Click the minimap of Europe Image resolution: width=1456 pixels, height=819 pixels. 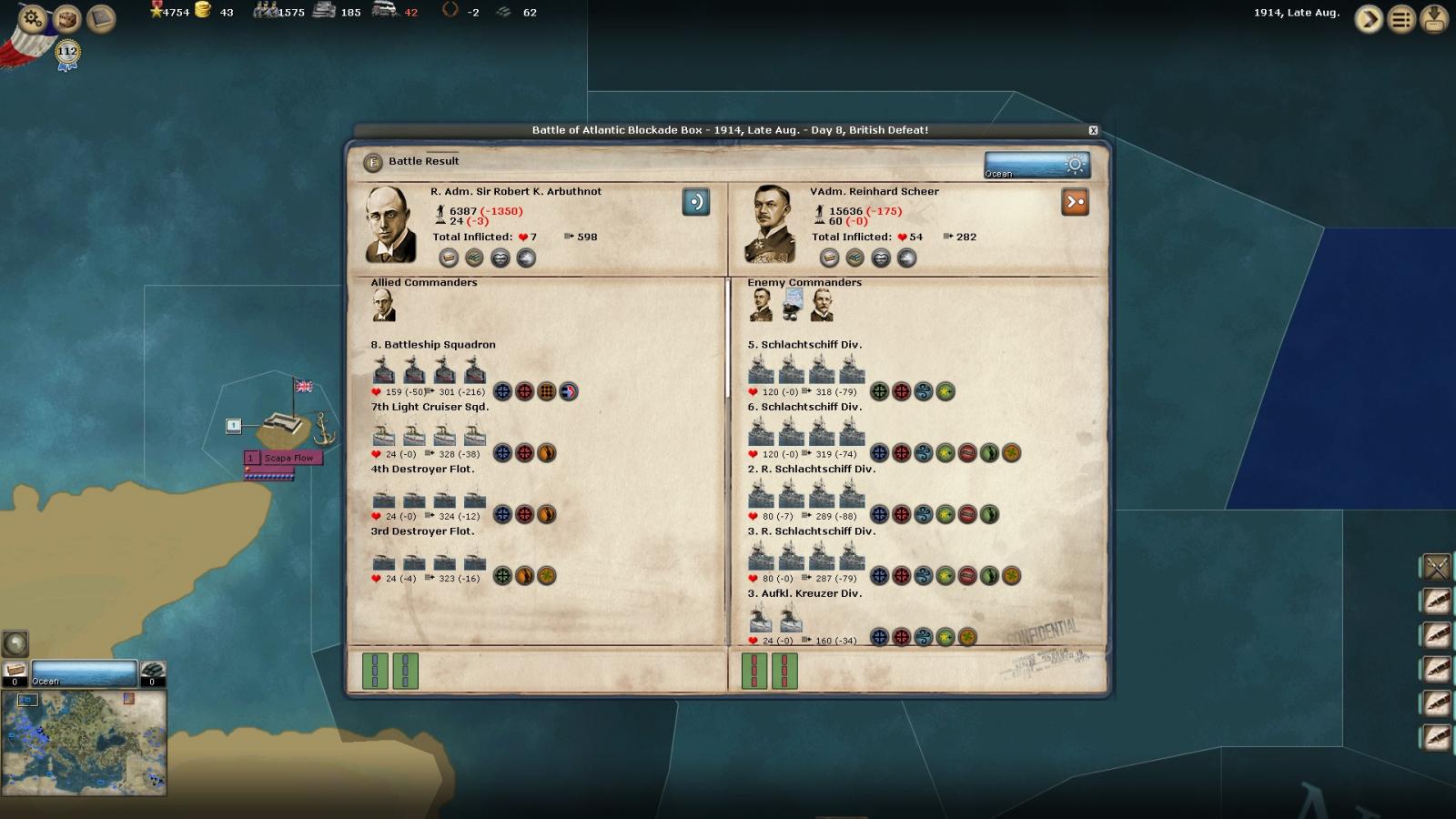point(84,742)
